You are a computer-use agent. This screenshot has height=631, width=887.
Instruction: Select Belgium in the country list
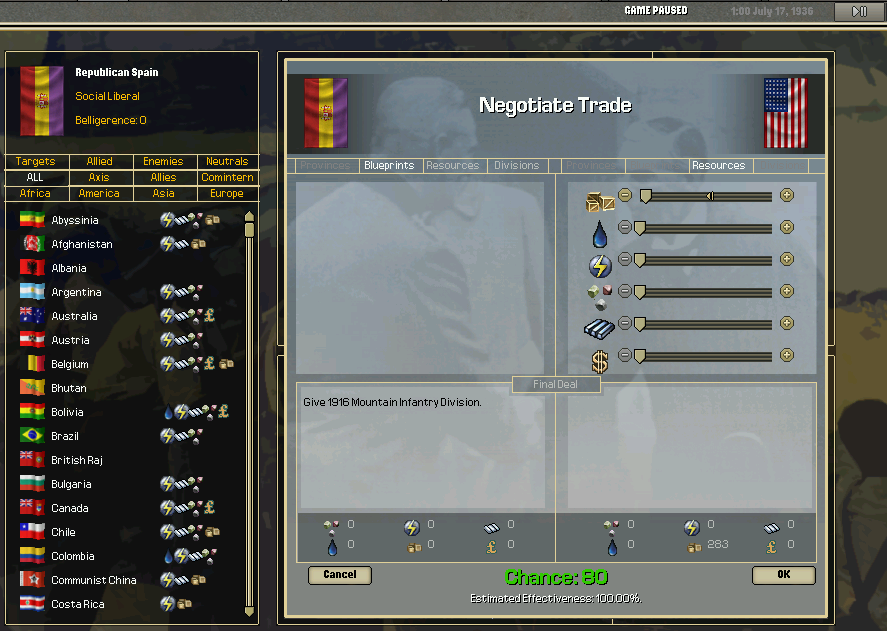(x=70, y=364)
